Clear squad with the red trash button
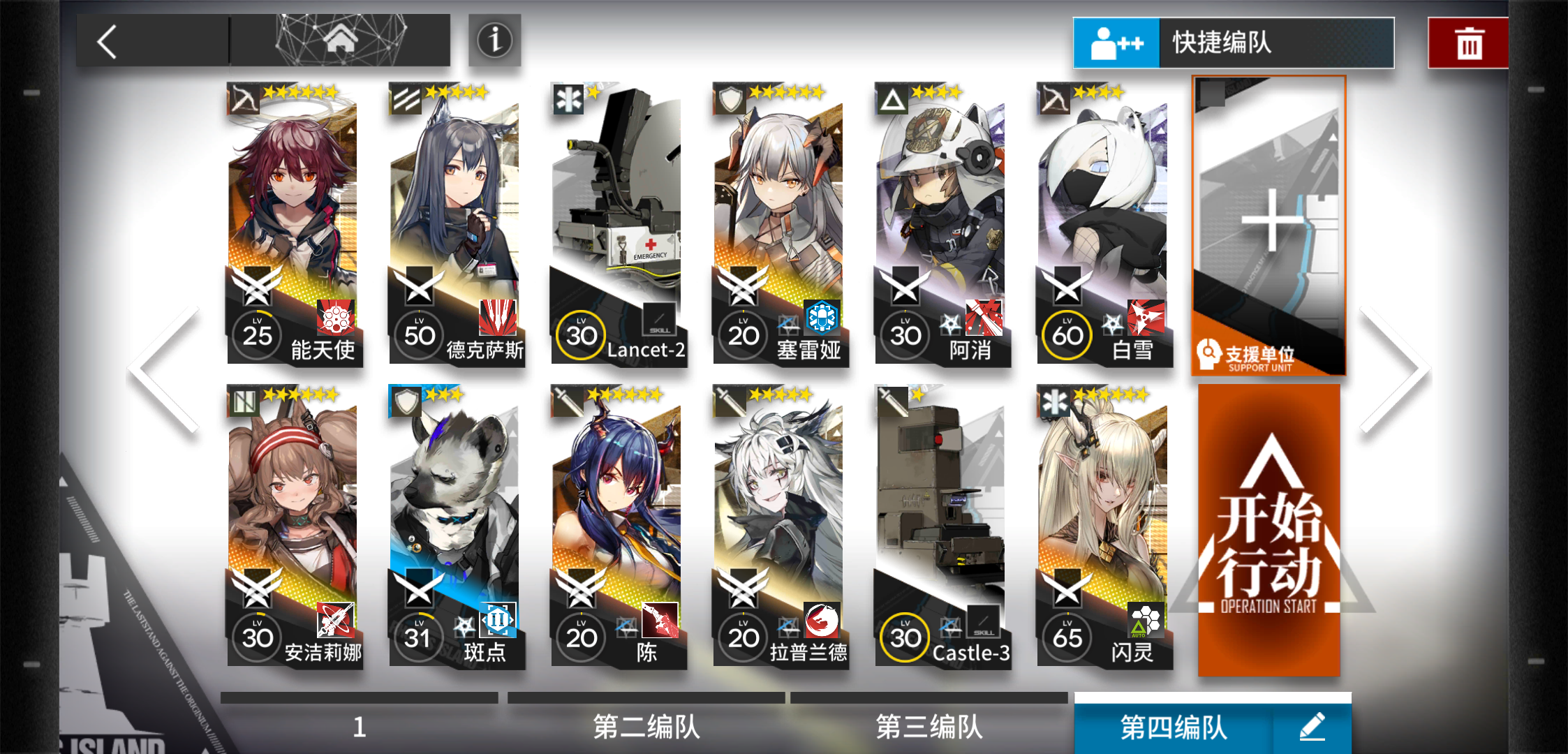Screen dimensions: 1568x754 click(x=1469, y=43)
